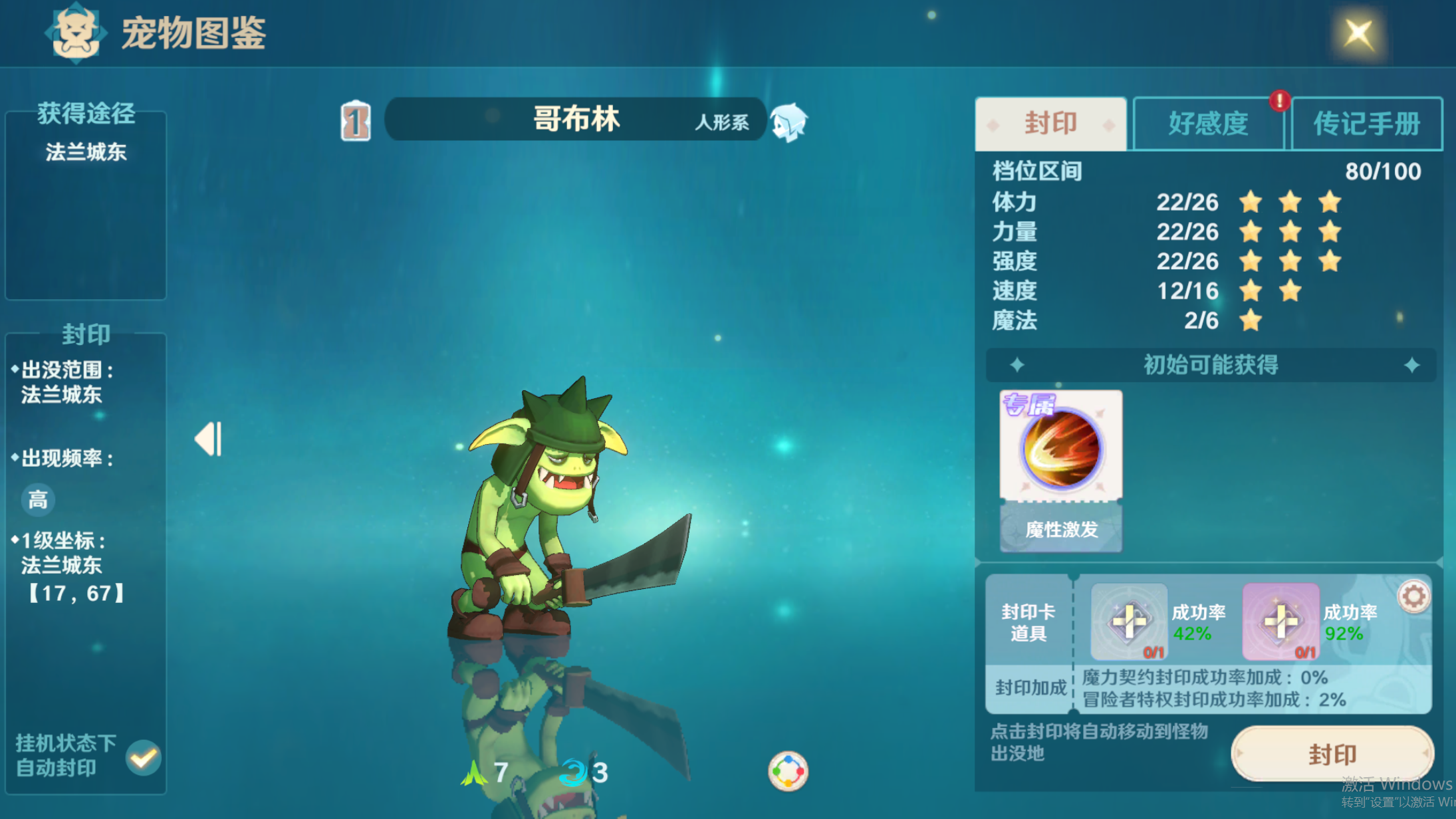Click the color wheel icon below pet
Image resolution: width=1456 pixels, height=819 pixels.
pyautogui.click(x=788, y=771)
